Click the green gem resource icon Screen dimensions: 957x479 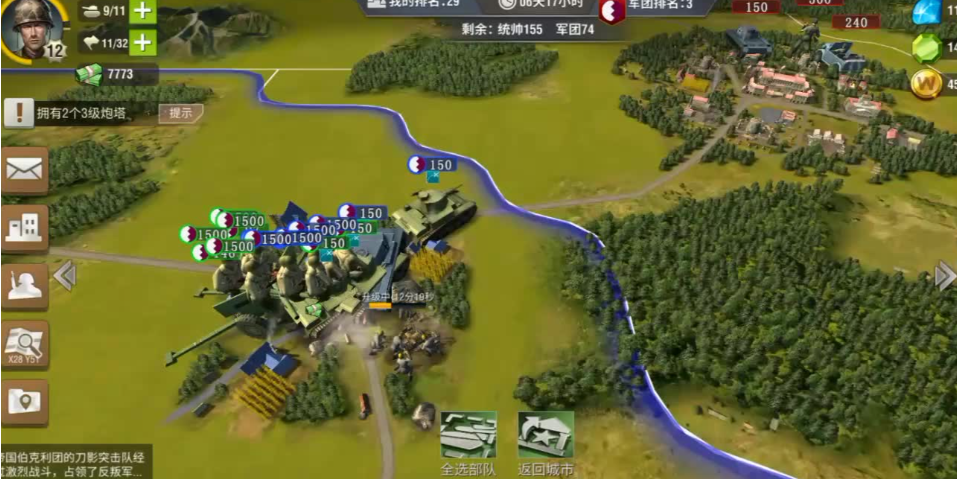[927, 47]
